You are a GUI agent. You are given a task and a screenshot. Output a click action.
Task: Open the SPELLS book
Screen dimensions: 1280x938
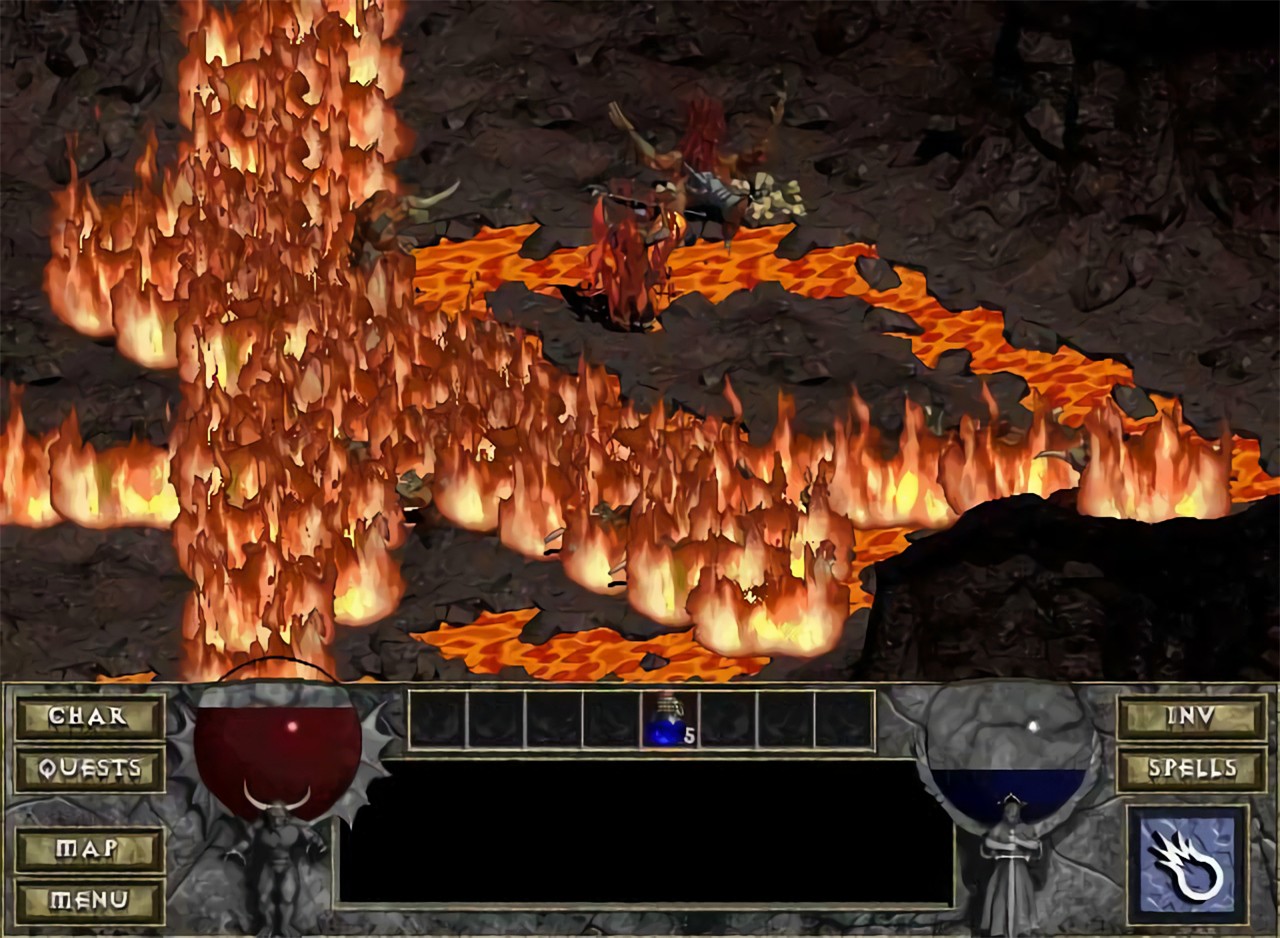[x=1191, y=768]
